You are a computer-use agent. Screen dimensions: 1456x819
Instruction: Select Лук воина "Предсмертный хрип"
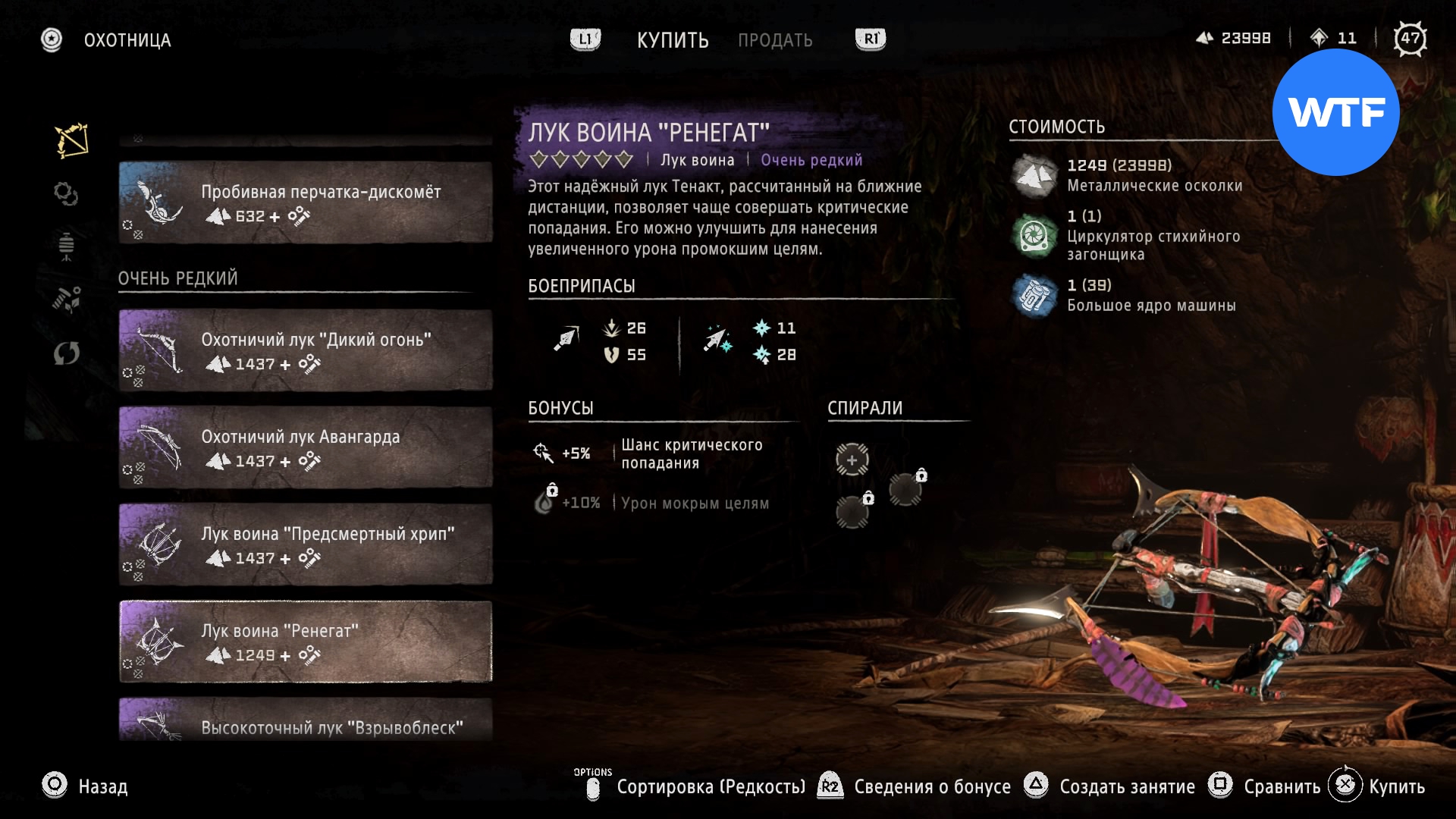[306, 544]
